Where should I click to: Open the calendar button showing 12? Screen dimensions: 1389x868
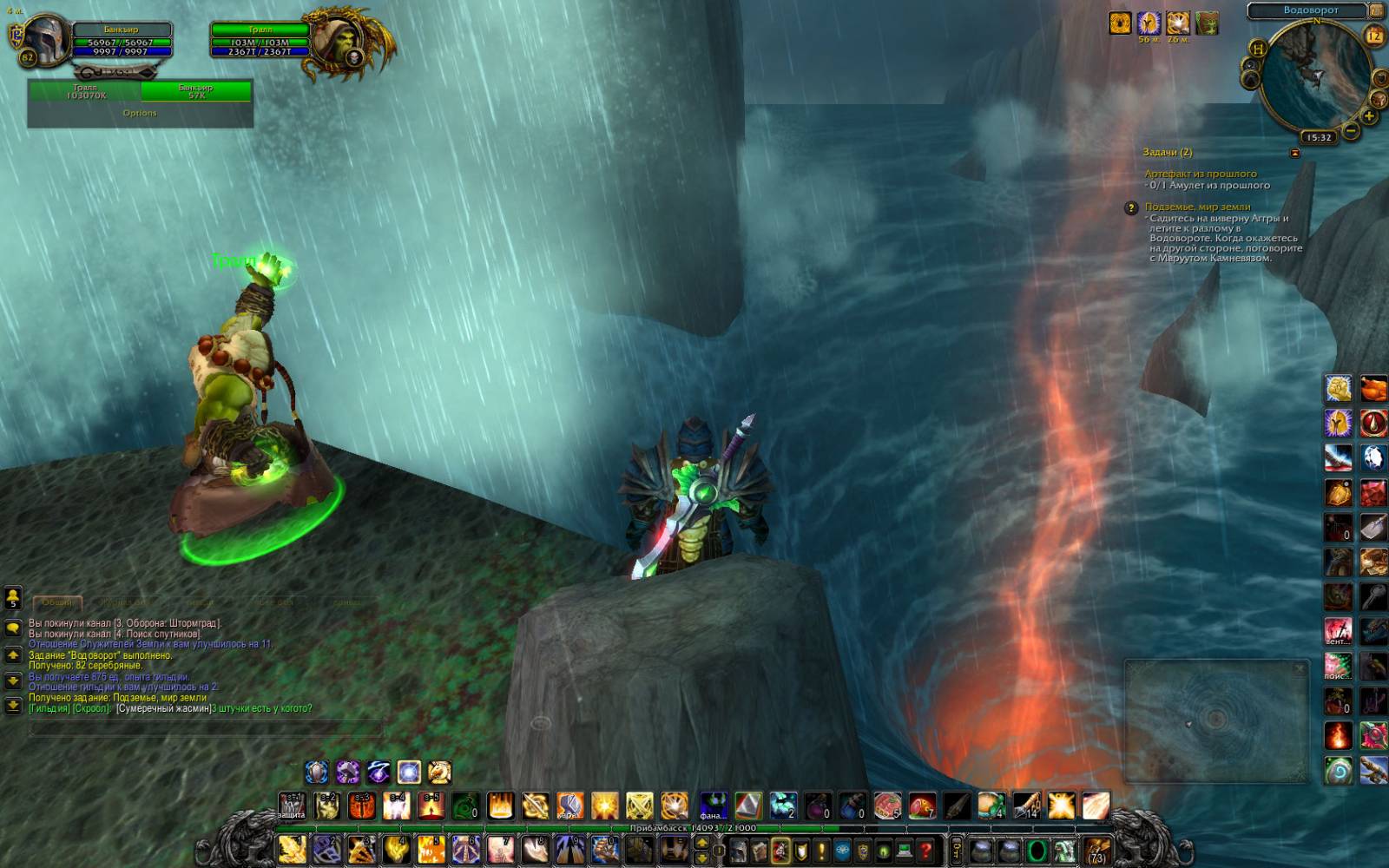tap(1374, 36)
